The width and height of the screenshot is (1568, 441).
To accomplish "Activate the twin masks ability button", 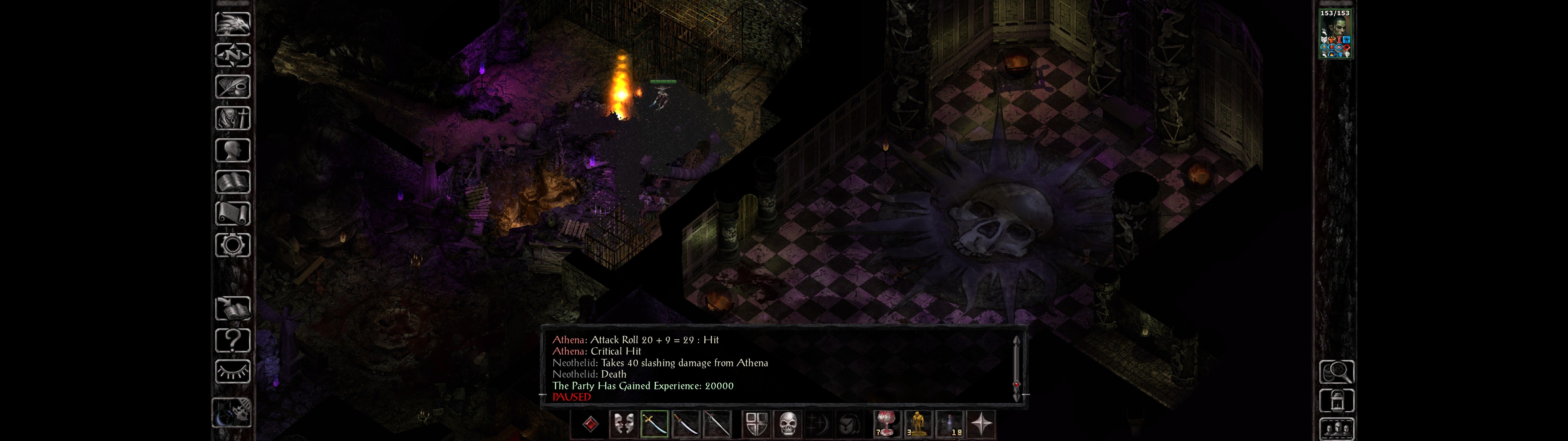I will (x=623, y=424).
